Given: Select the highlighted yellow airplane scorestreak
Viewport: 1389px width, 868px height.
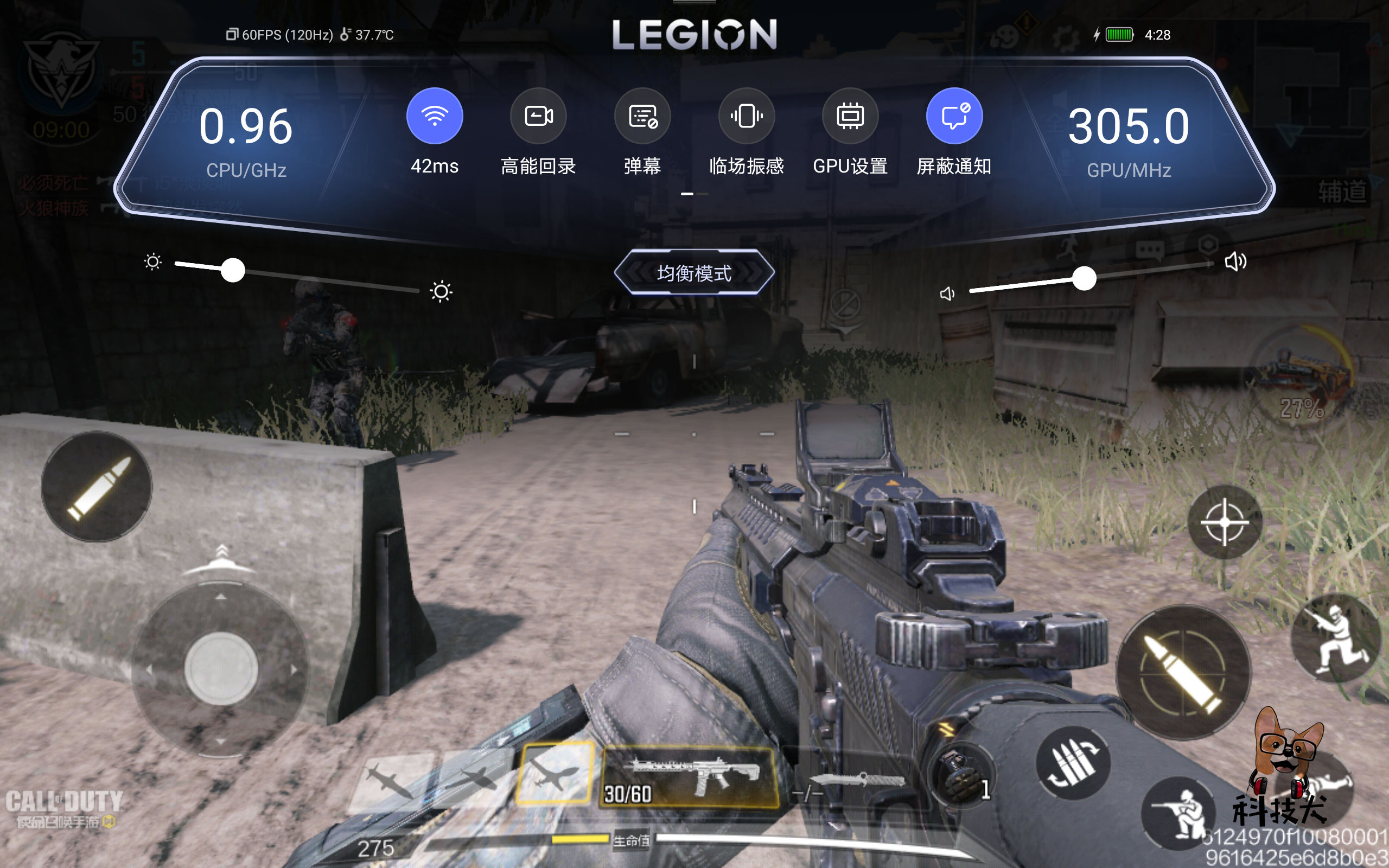Looking at the screenshot, I should 555,773.
